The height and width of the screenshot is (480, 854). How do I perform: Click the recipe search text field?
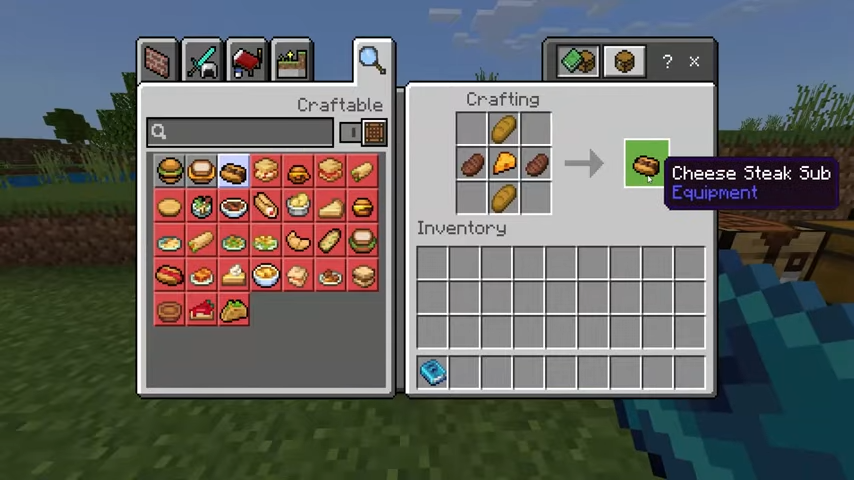pyautogui.click(x=240, y=132)
